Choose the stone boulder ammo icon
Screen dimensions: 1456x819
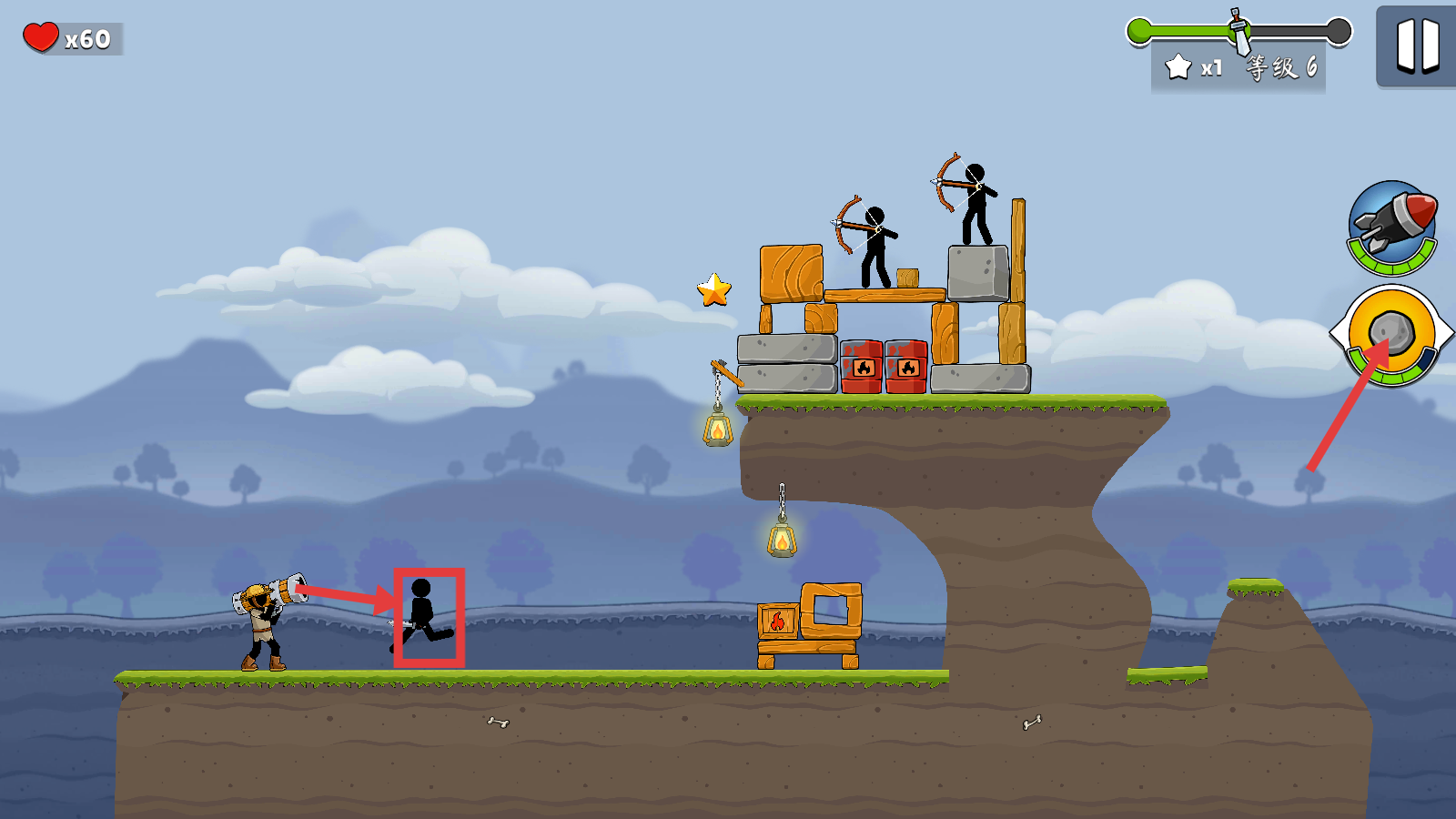[x=1391, y=334]
